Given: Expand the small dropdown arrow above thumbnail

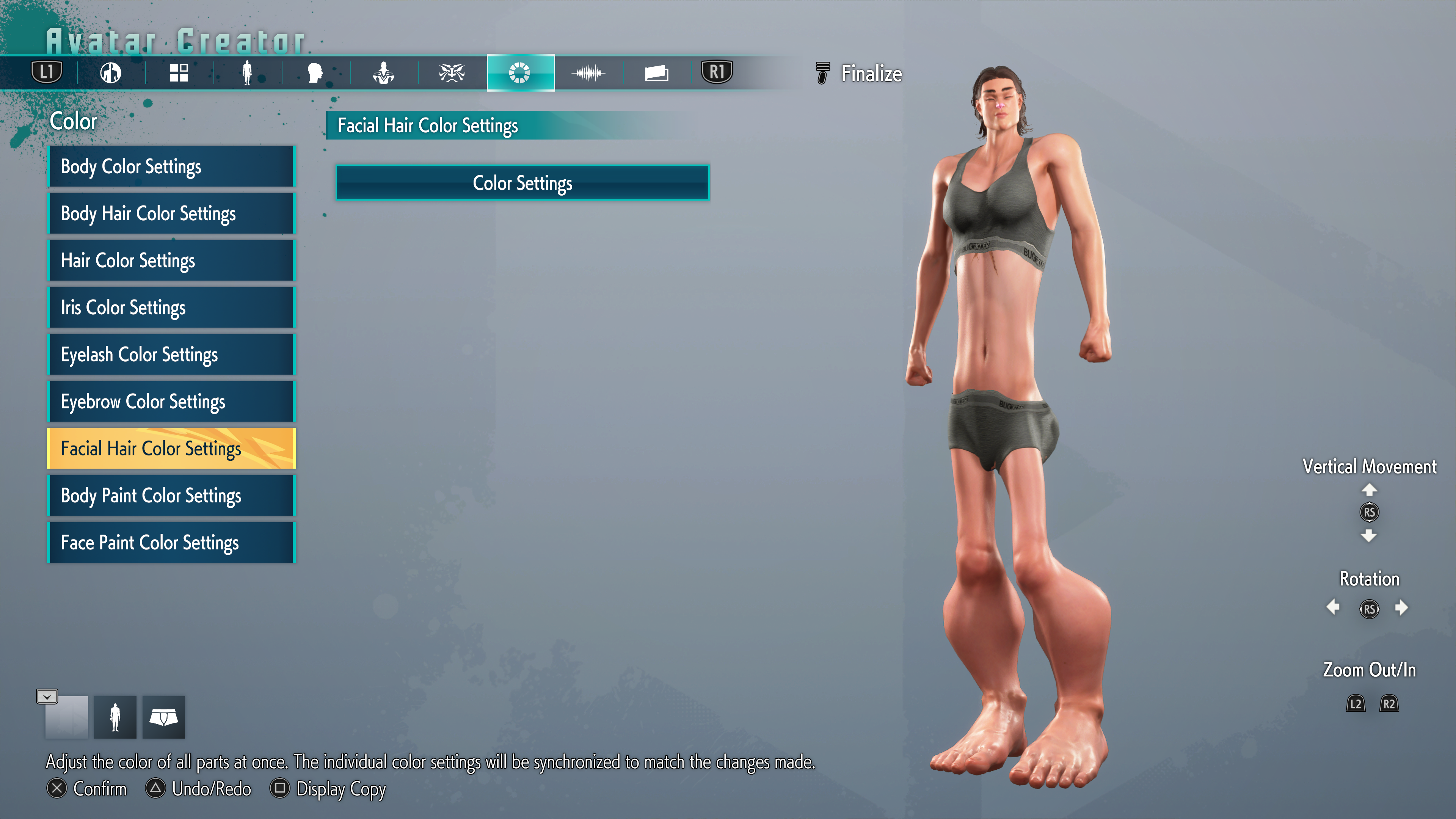Looking at the screenshot, I should (47, 697).
